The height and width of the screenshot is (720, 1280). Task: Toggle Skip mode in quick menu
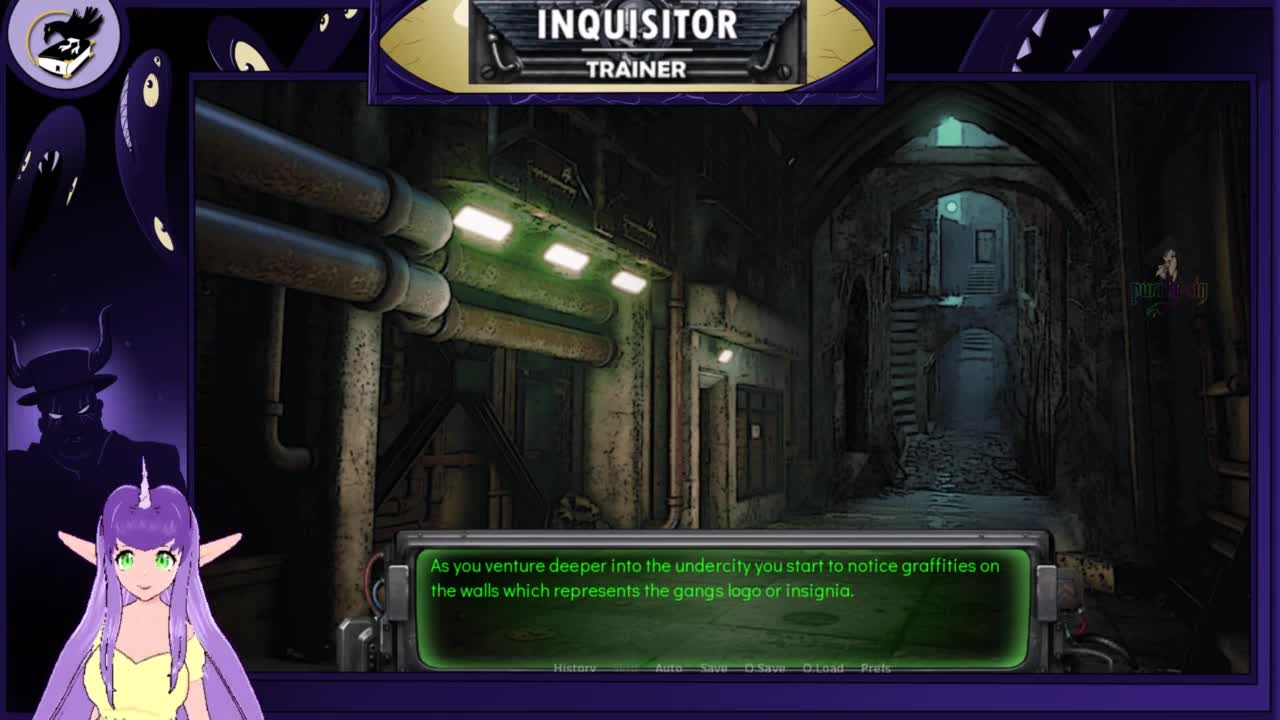[626, 668]
